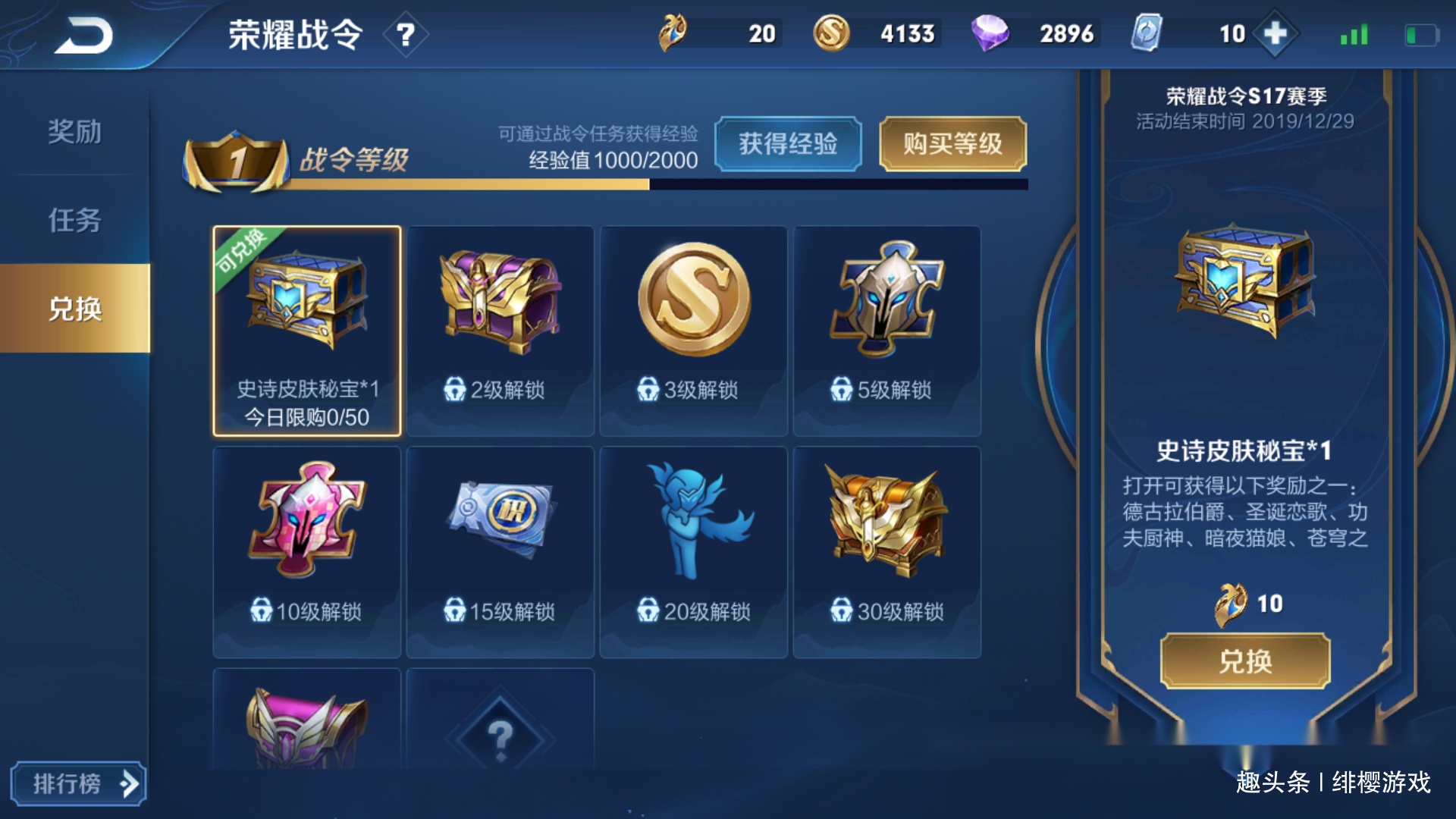Screen dimensions: 1456x819
Task: Click the gold coin icon showing 4133
Action: (x=833, y=33)
